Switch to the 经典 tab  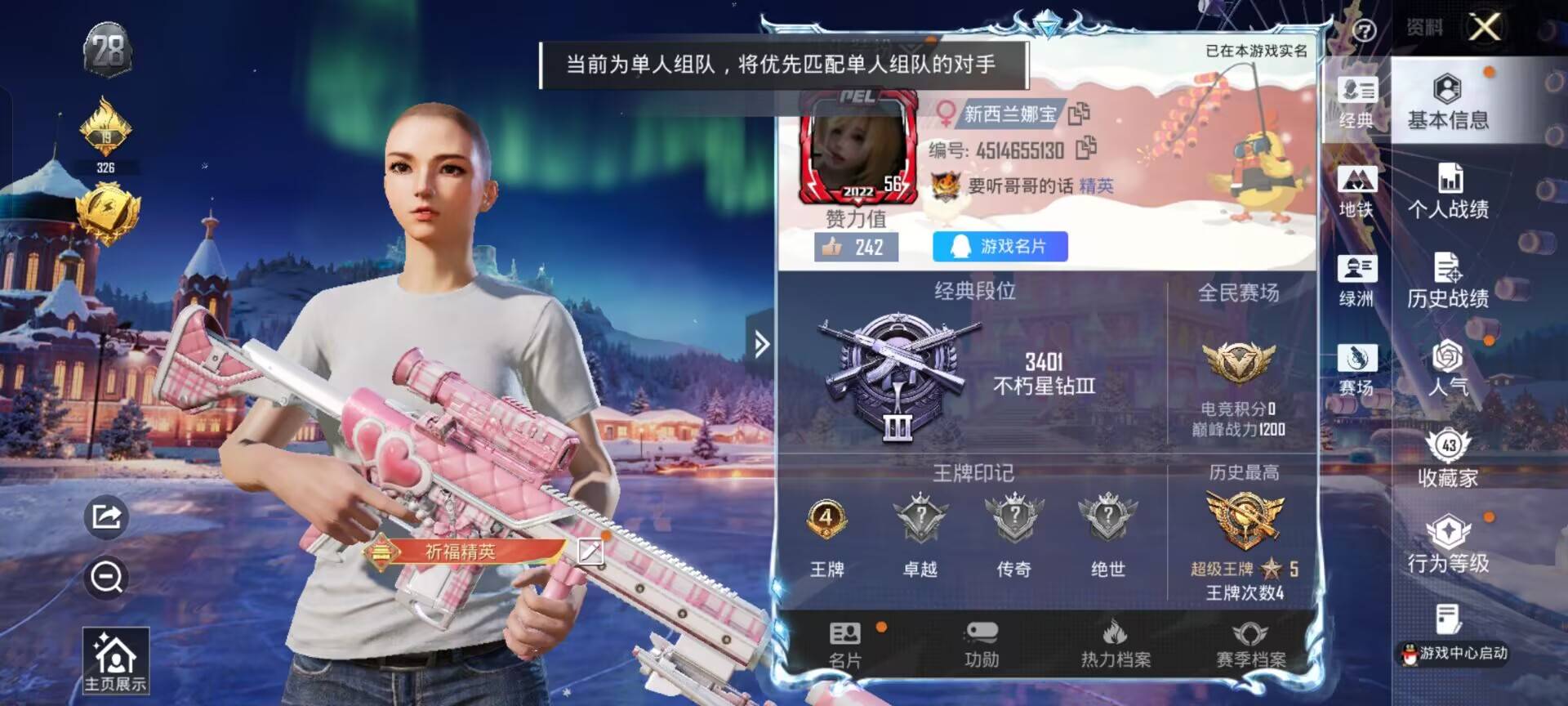[x=1356, y=102]
